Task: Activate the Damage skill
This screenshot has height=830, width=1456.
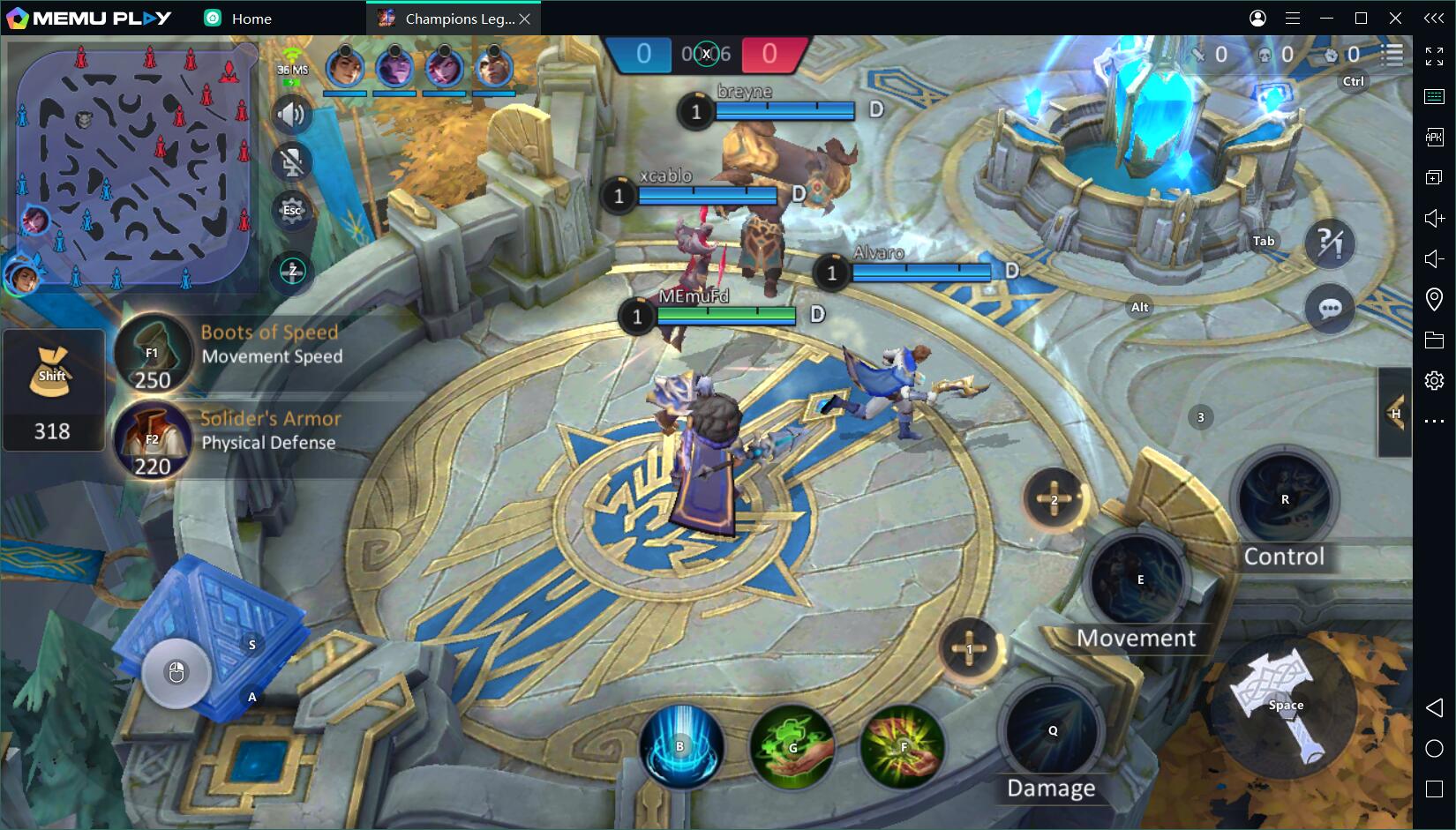Action: click(x=1052, y=730)
